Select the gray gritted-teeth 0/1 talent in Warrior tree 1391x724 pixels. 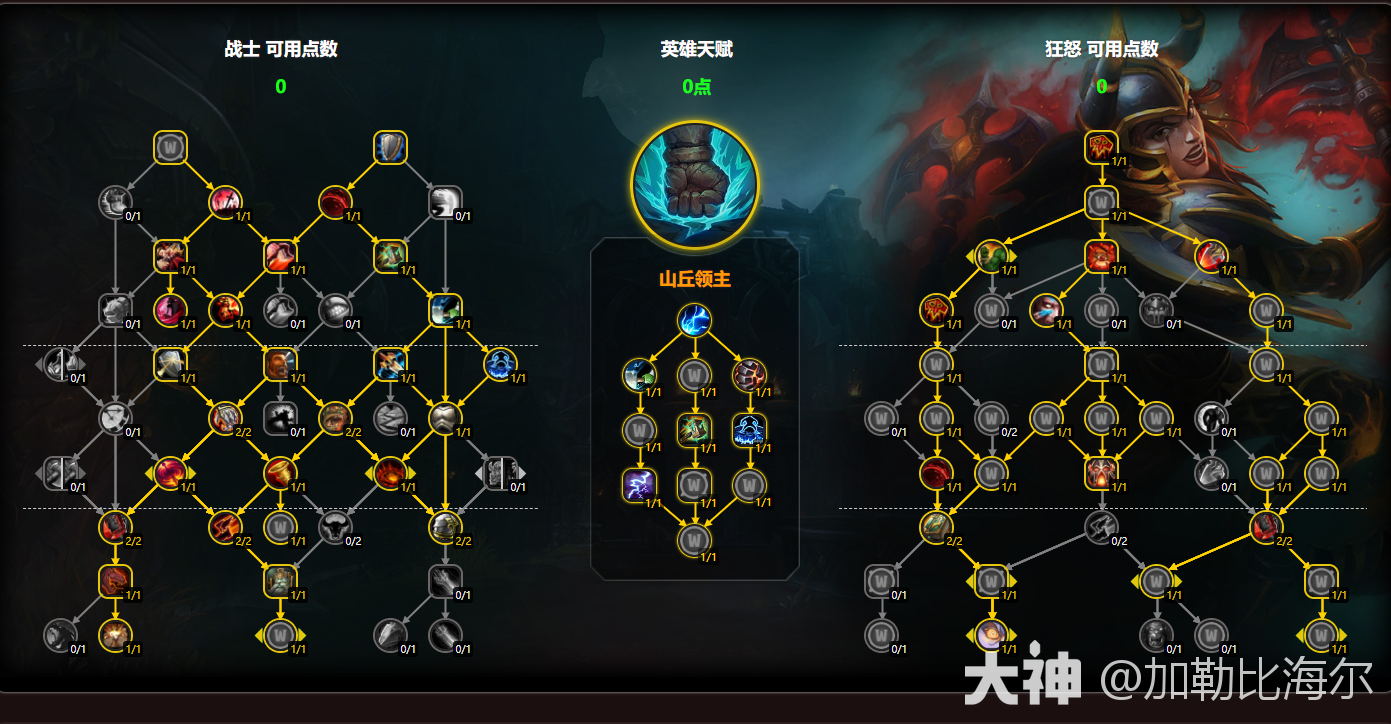[336, 312]
